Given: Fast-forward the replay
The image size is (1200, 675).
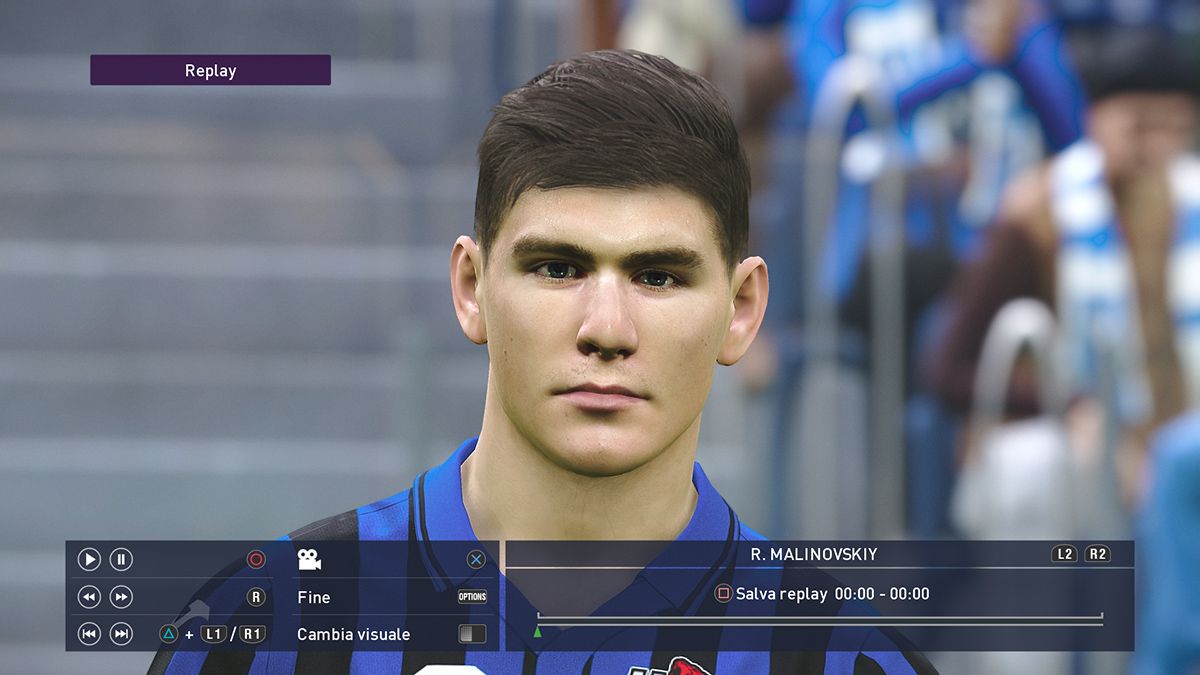Looking at the screenshot, I should pos(121,597).
